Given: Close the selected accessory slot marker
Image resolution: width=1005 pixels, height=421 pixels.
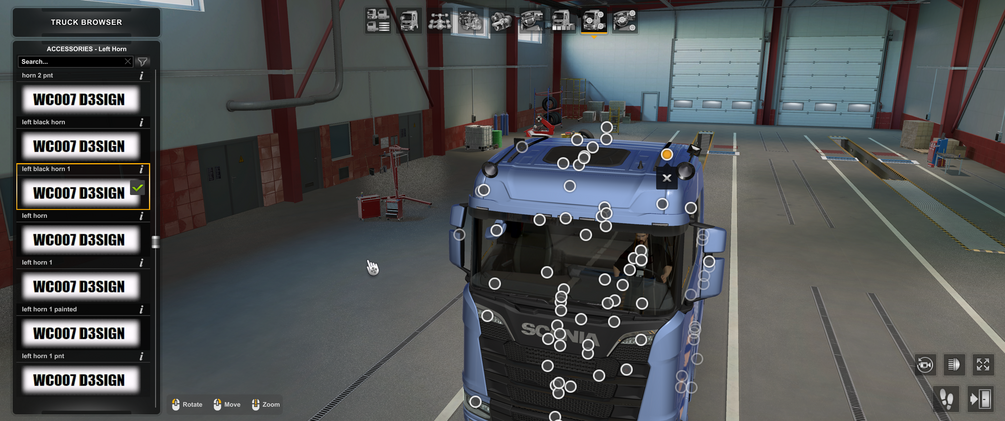Looking at the screenshot, I should pyautogui.click(x=667, y=178).
